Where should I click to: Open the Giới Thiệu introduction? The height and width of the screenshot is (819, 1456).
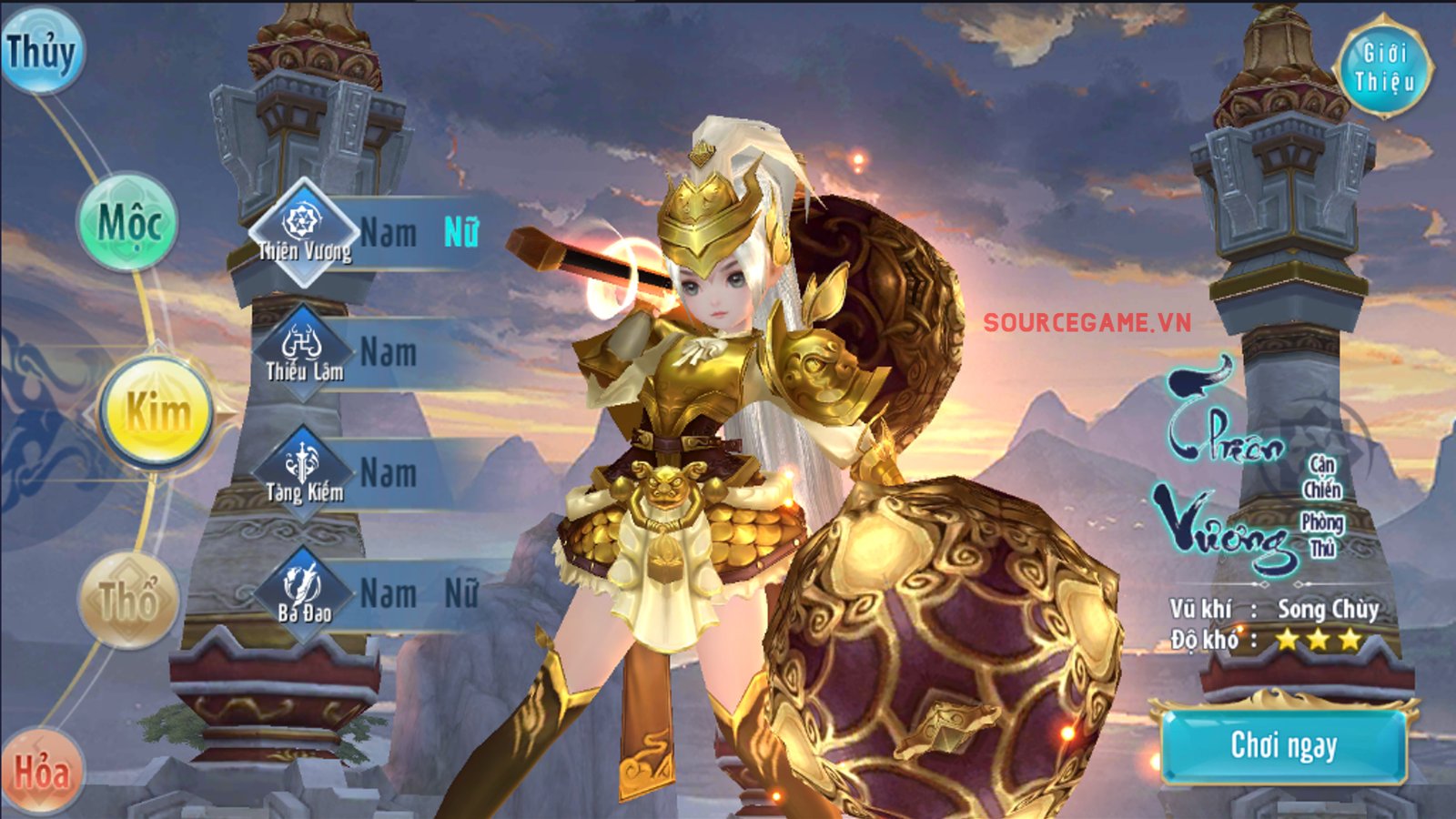point(1383,66)
